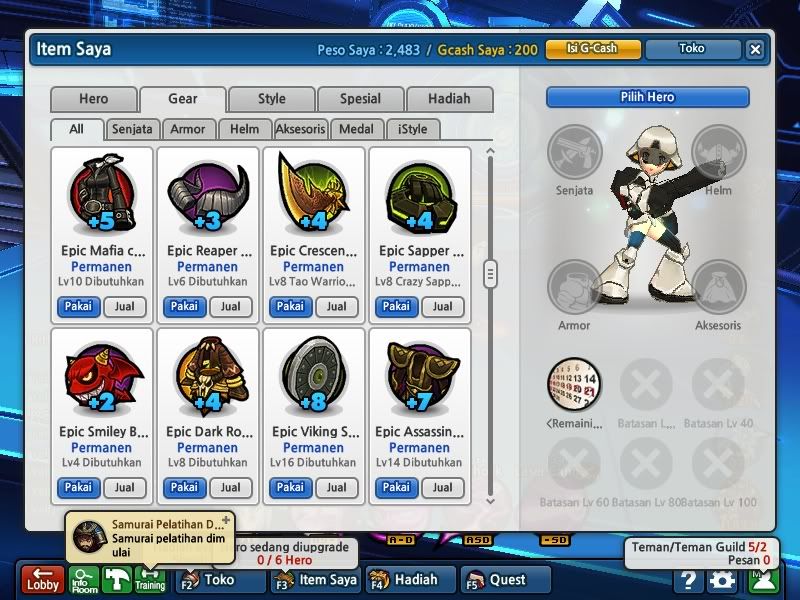Sell the Epic Reaper item with Jual

(x=230, y=307)
